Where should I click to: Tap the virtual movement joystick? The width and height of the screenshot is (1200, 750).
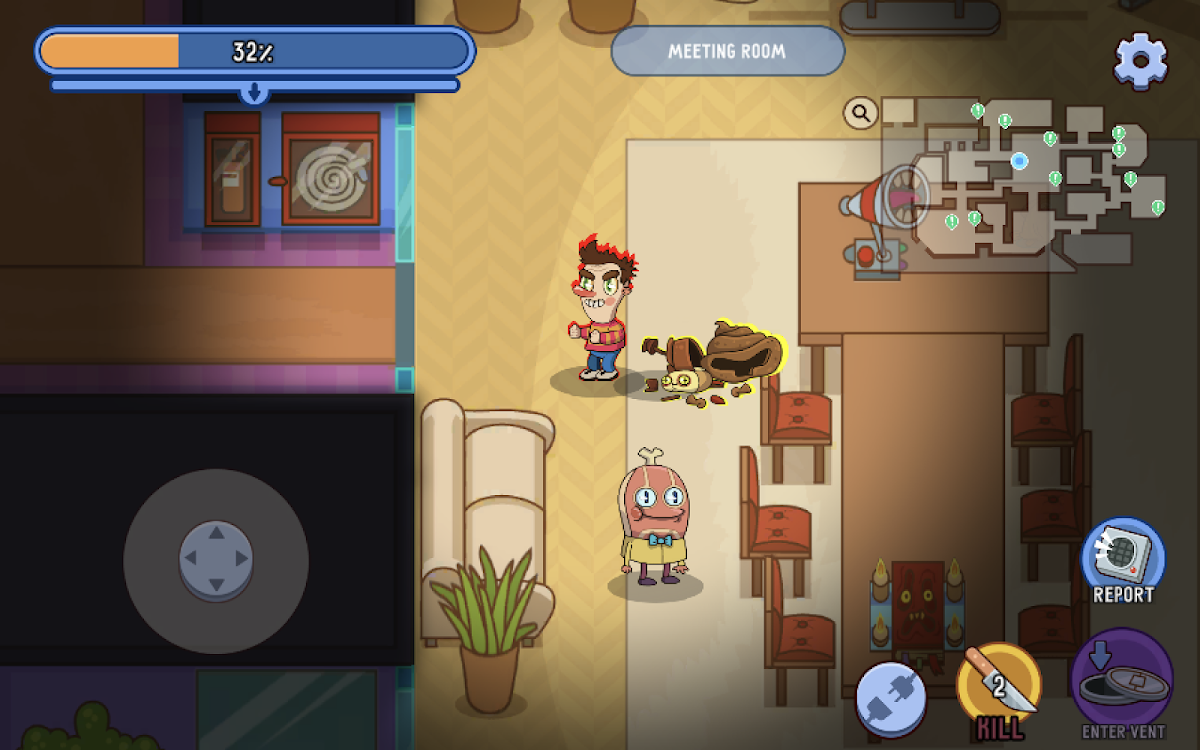point(216,560)
